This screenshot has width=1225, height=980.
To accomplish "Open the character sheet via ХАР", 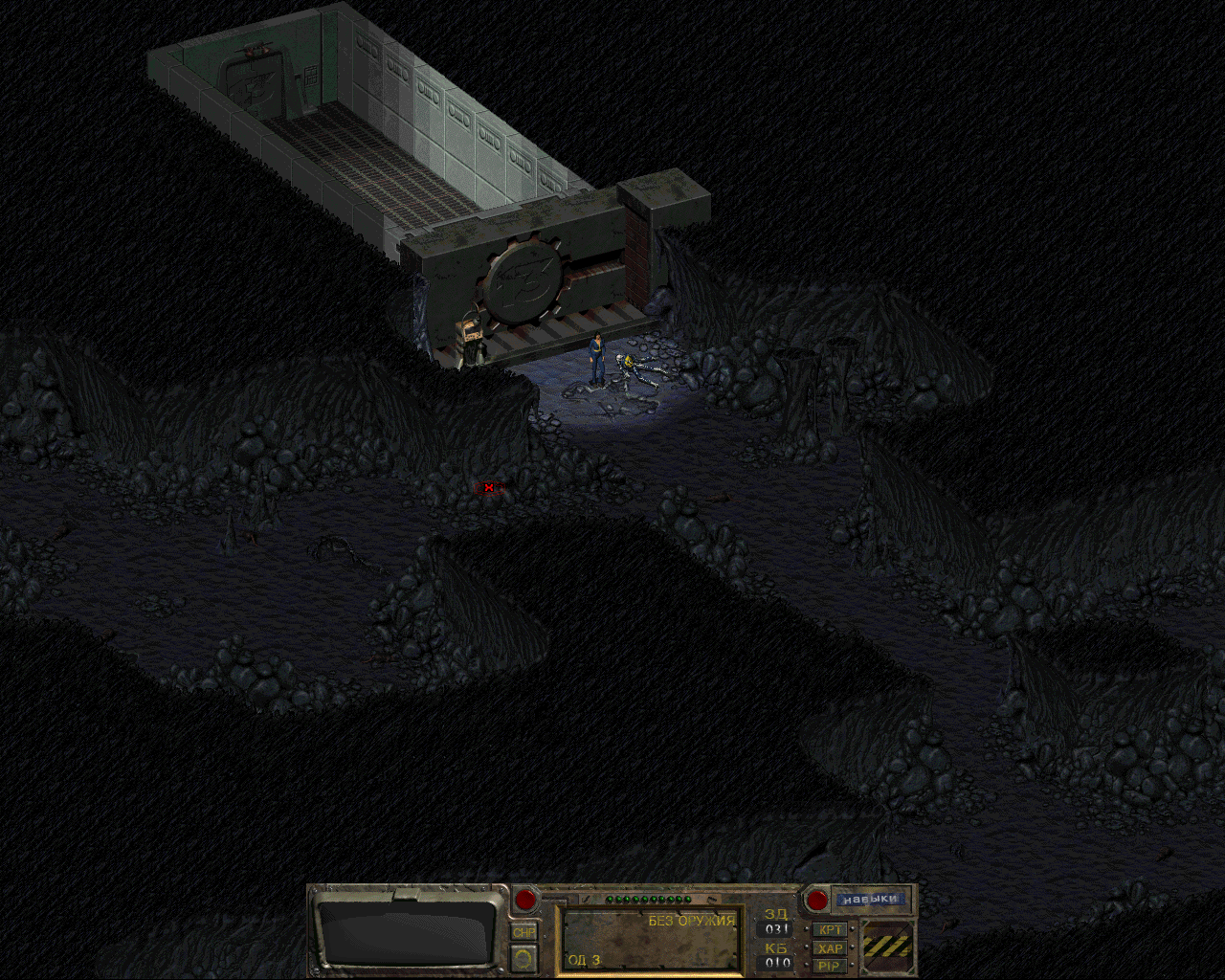I will point(830,948).
